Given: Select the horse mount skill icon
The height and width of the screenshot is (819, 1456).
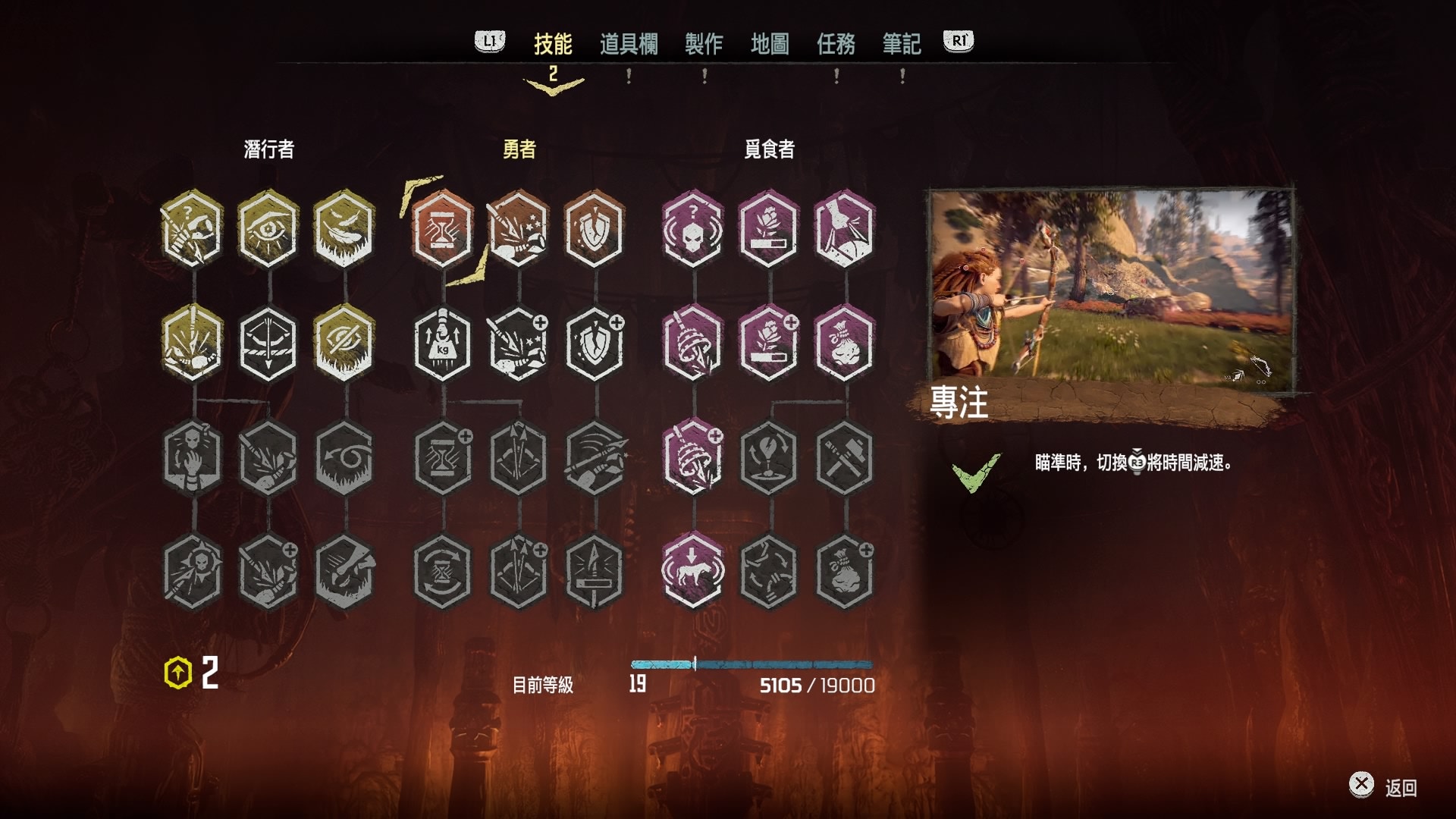Looking at the screenshot, I should pos(692,571).
